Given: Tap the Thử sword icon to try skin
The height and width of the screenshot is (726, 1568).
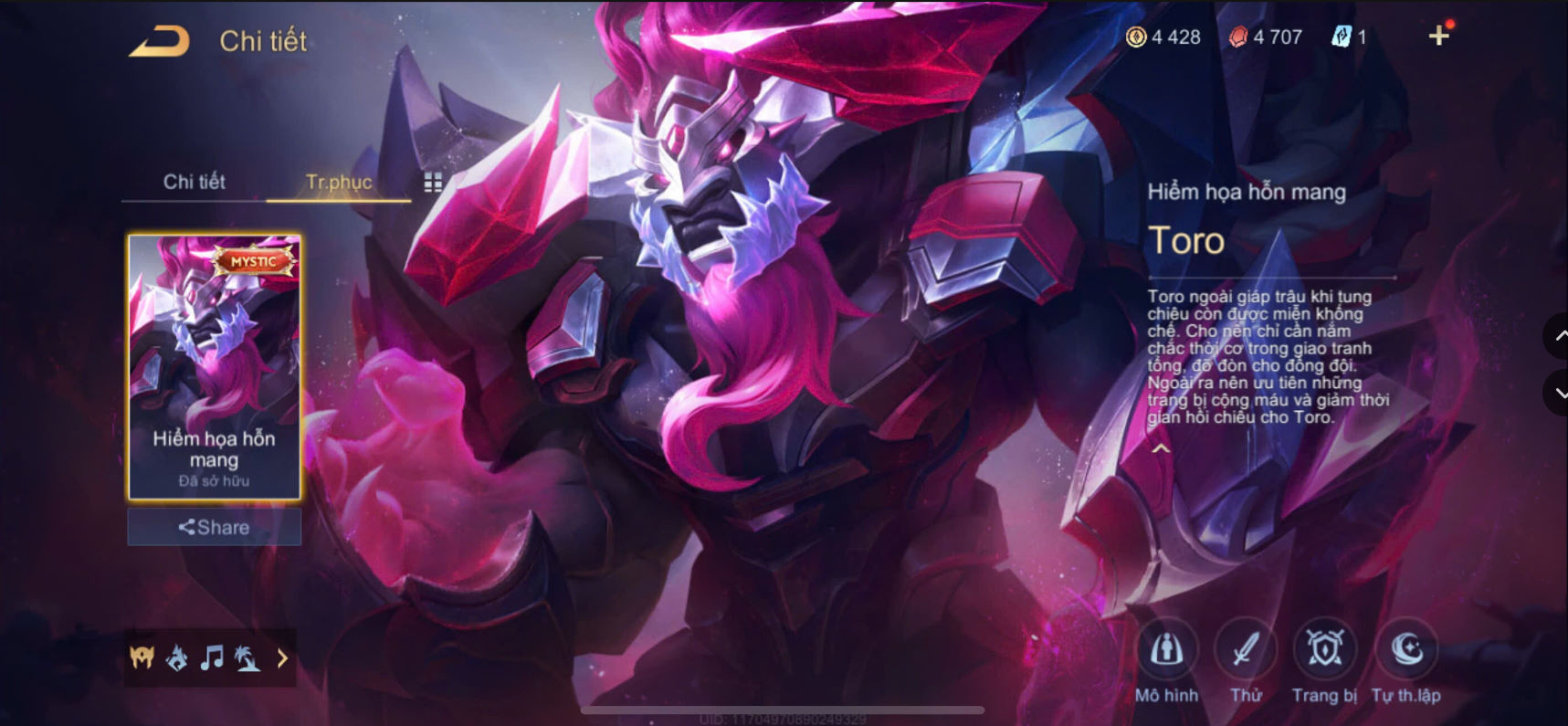Looking at the screenshot, I should click(1246, 650).
